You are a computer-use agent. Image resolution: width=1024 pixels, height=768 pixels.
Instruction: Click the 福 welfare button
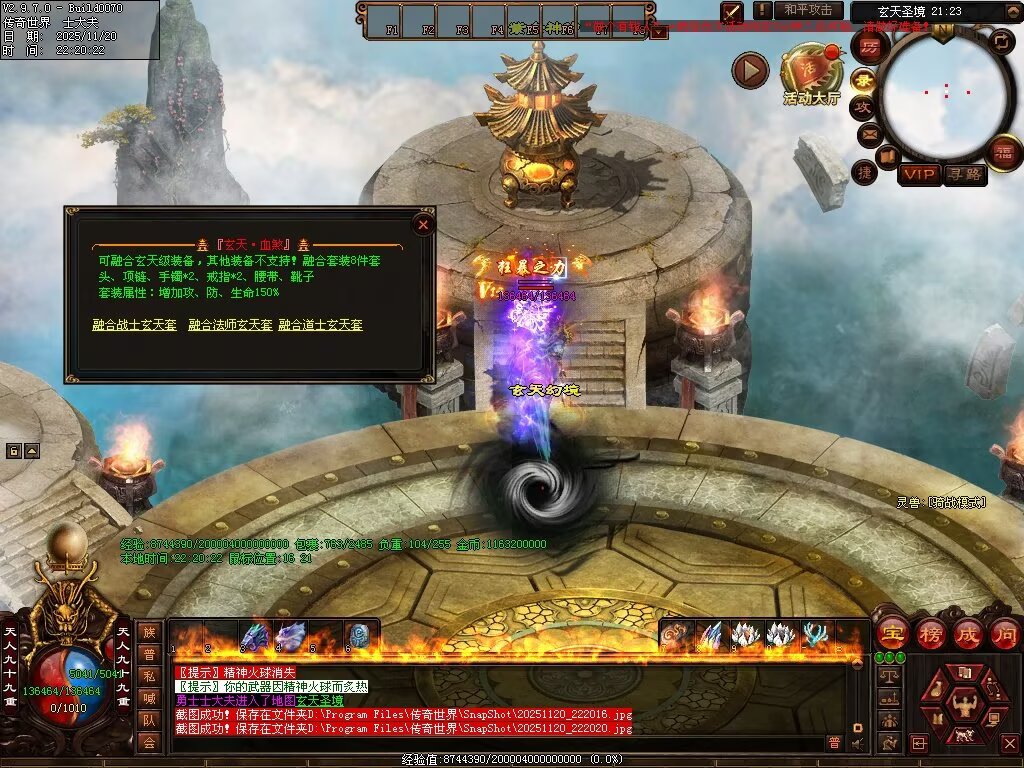tap(1003, 152)
